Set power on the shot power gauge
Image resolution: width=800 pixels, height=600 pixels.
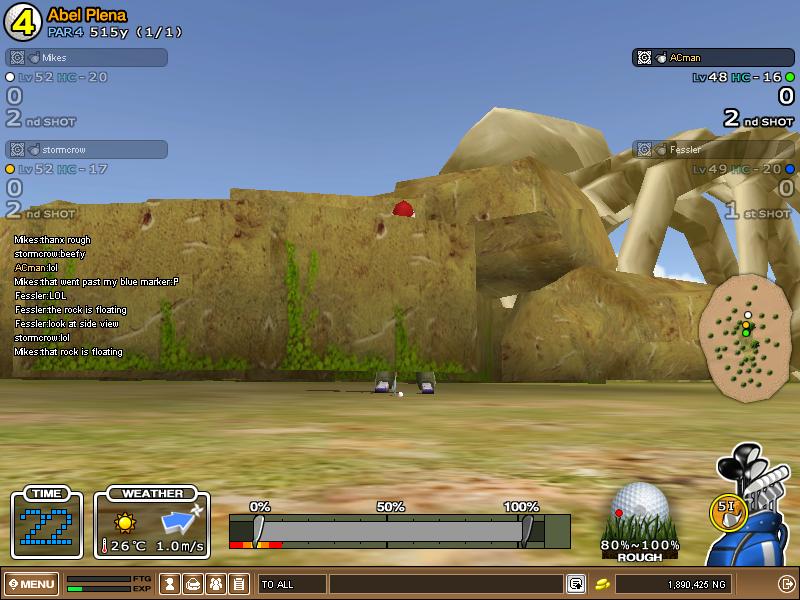click(x=390, y=530)
